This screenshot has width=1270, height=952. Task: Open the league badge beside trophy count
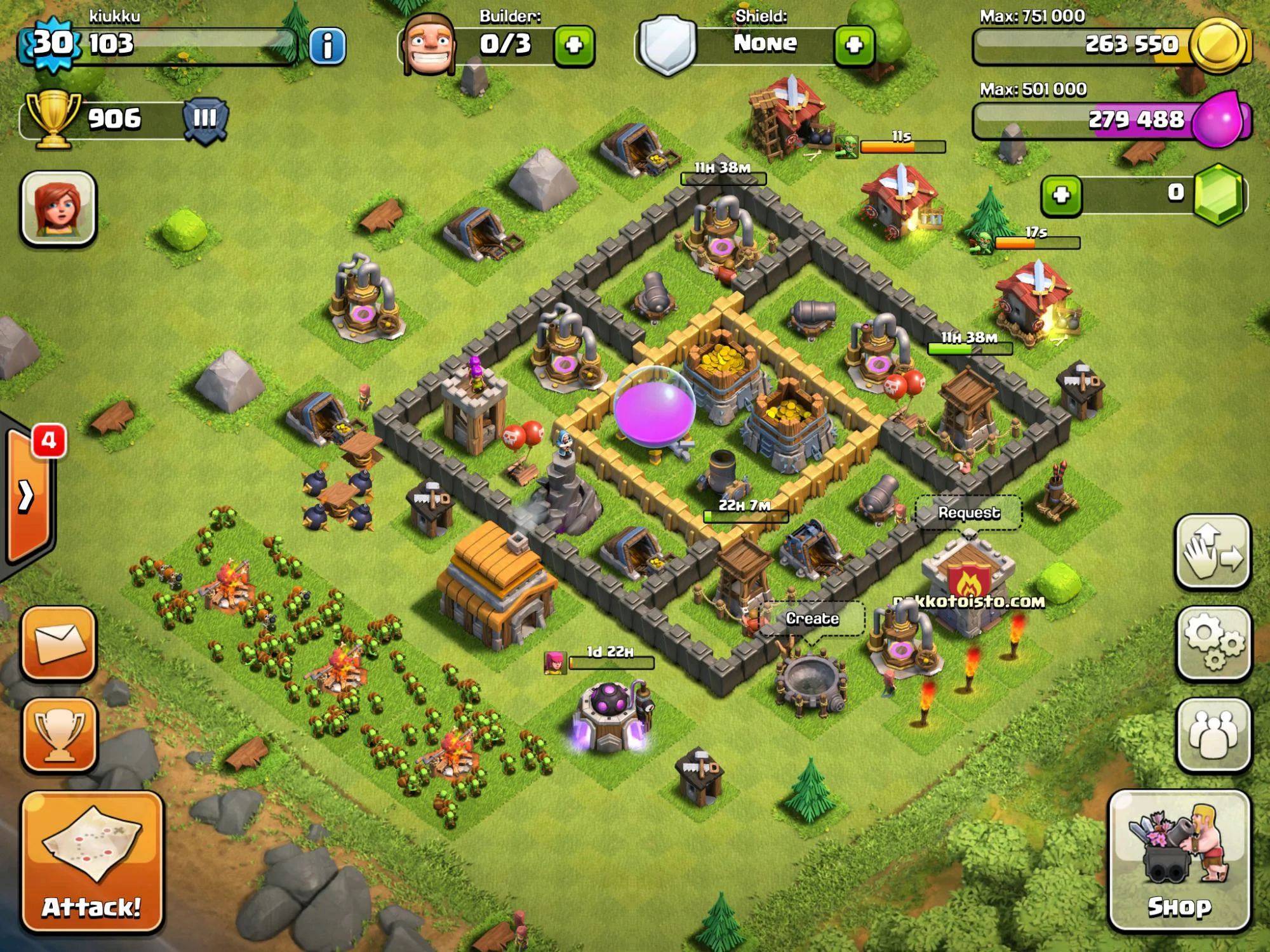[204, 119]
